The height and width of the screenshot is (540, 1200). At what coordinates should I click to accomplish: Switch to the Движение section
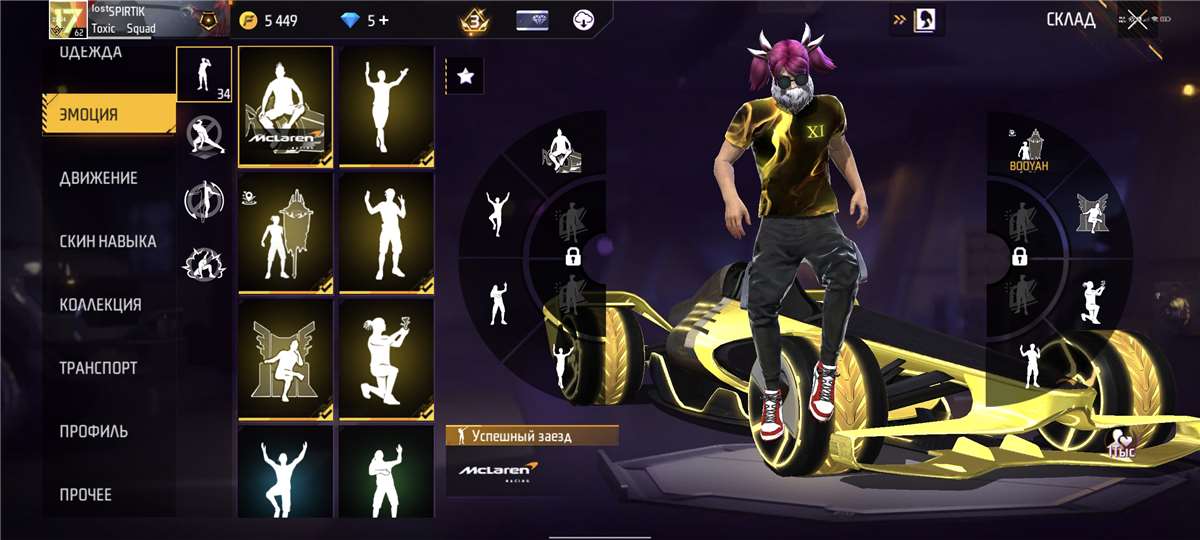pyautogui.click(x=98, y=178)
